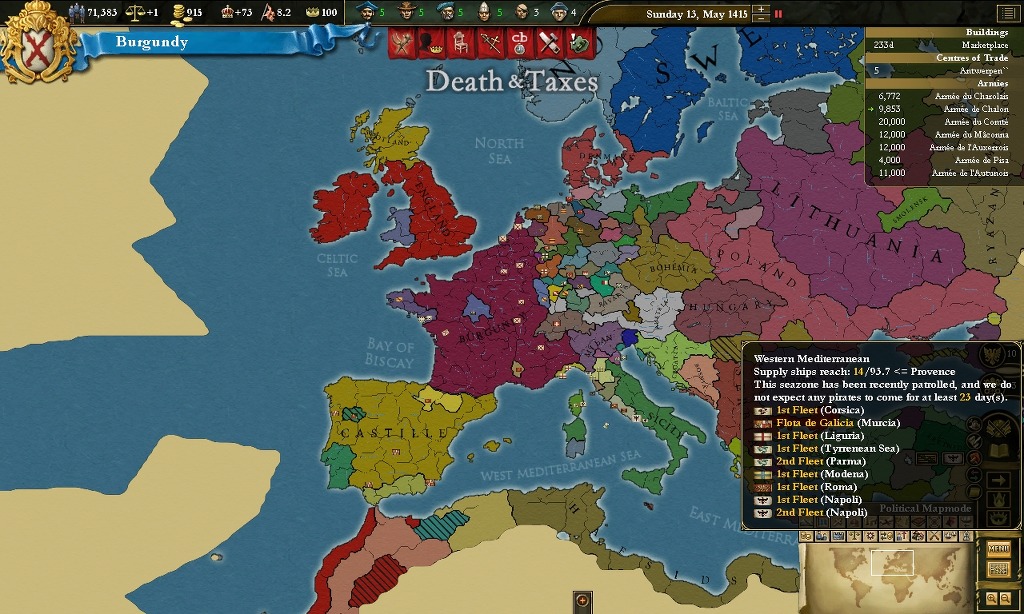Open the red CB alert banner
1024x614 pixels.
click(519, 43)
